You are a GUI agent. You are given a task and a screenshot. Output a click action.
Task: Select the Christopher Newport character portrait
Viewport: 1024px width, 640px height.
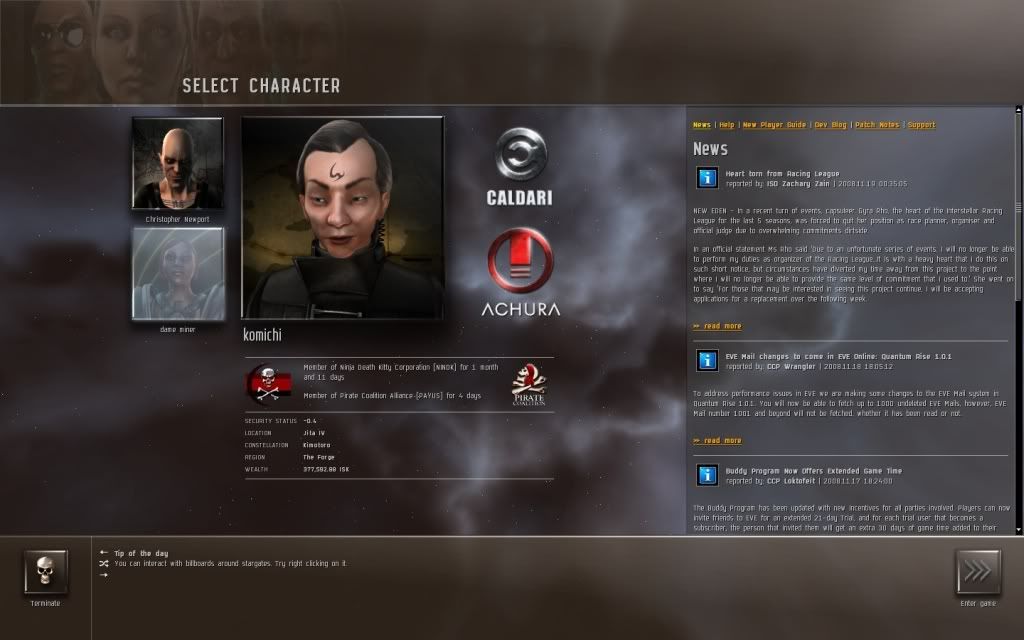click(x=177, y=163)
